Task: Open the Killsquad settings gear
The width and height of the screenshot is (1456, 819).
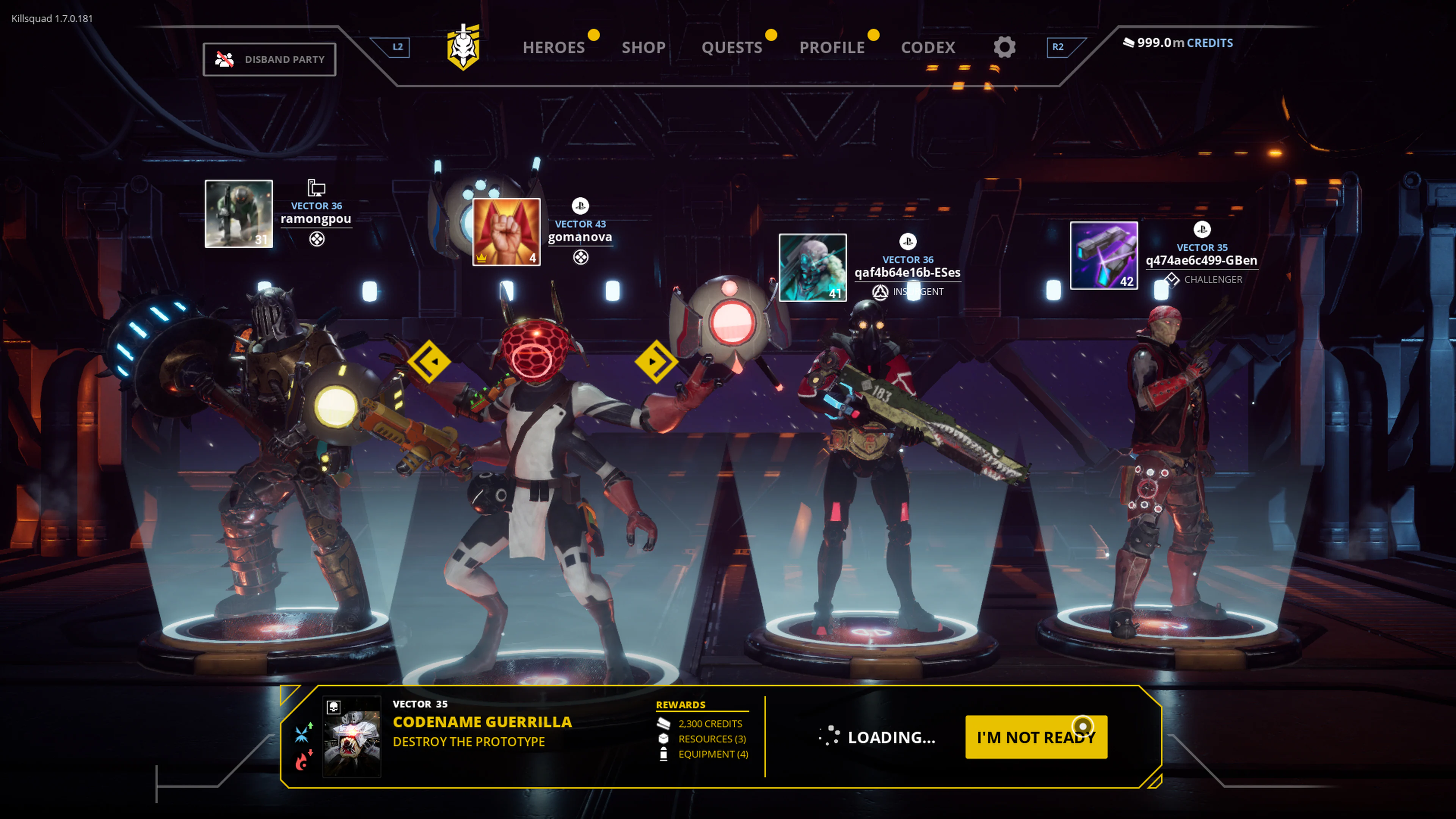Action: tap(1004, 47)
